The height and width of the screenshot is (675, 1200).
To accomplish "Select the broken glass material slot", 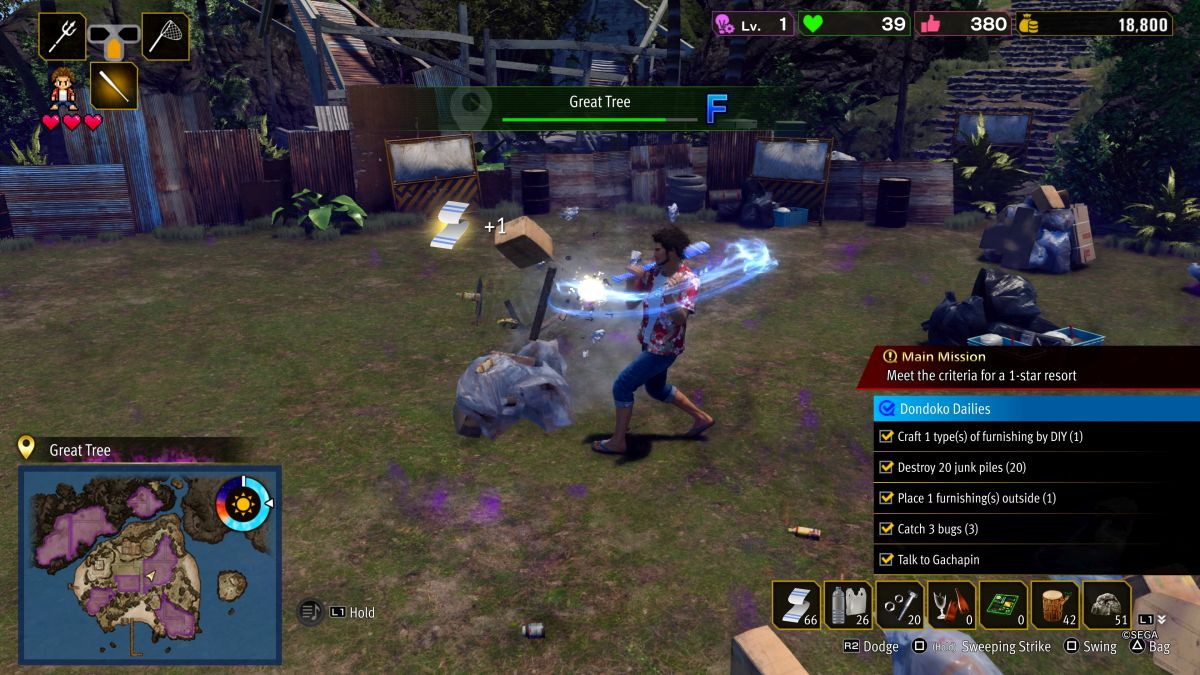I will pos(952,605).
